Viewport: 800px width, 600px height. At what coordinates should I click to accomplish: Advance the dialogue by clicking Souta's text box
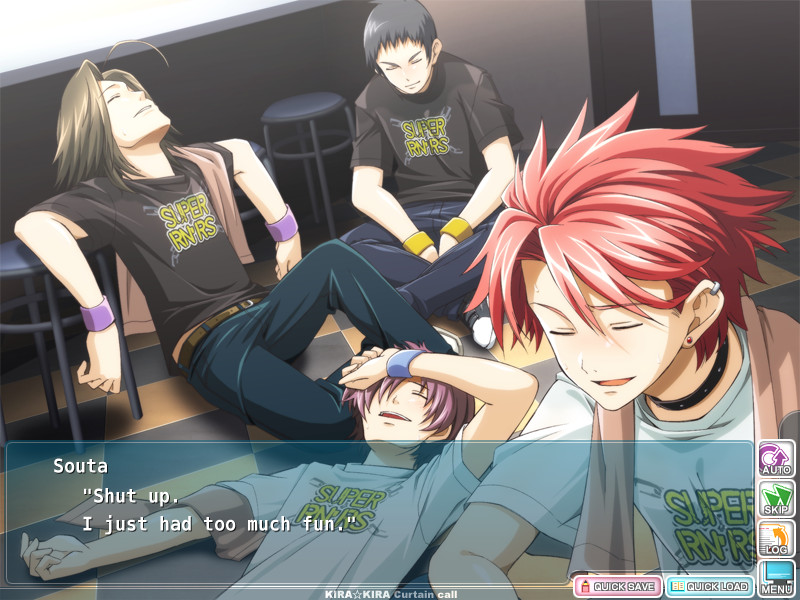click(380, 510)
